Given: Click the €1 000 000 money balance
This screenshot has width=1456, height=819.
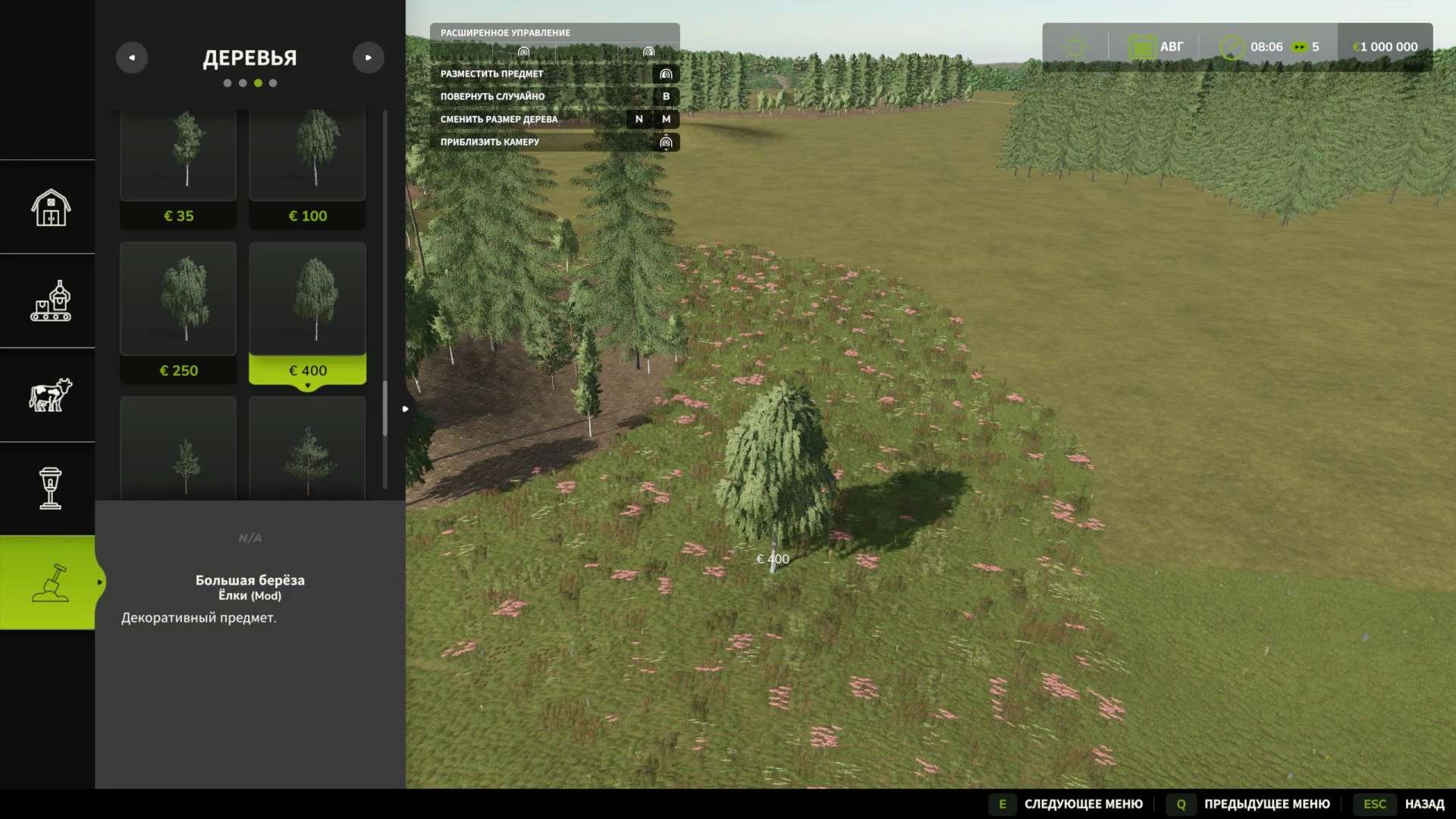Looking at the screenshot, I should [1385, 46].
